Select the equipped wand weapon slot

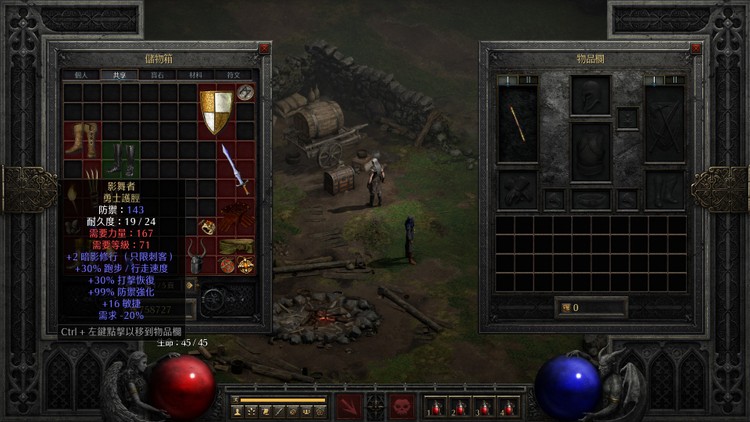[x=518, y=123]
